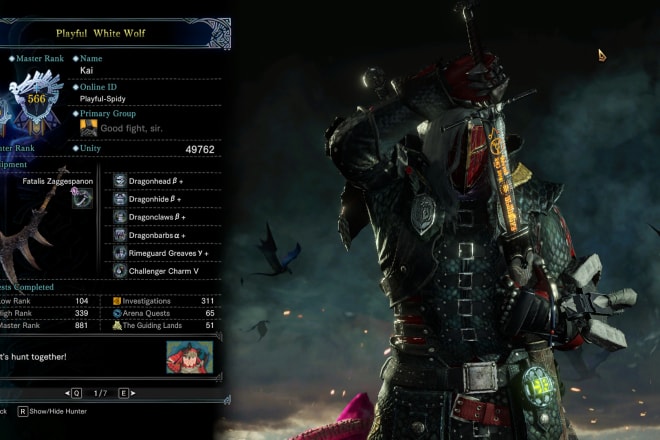Go to previous guild card page arrow
This screenshot has width=660, height=440.
pyautogui.click(x=76, y=394)
